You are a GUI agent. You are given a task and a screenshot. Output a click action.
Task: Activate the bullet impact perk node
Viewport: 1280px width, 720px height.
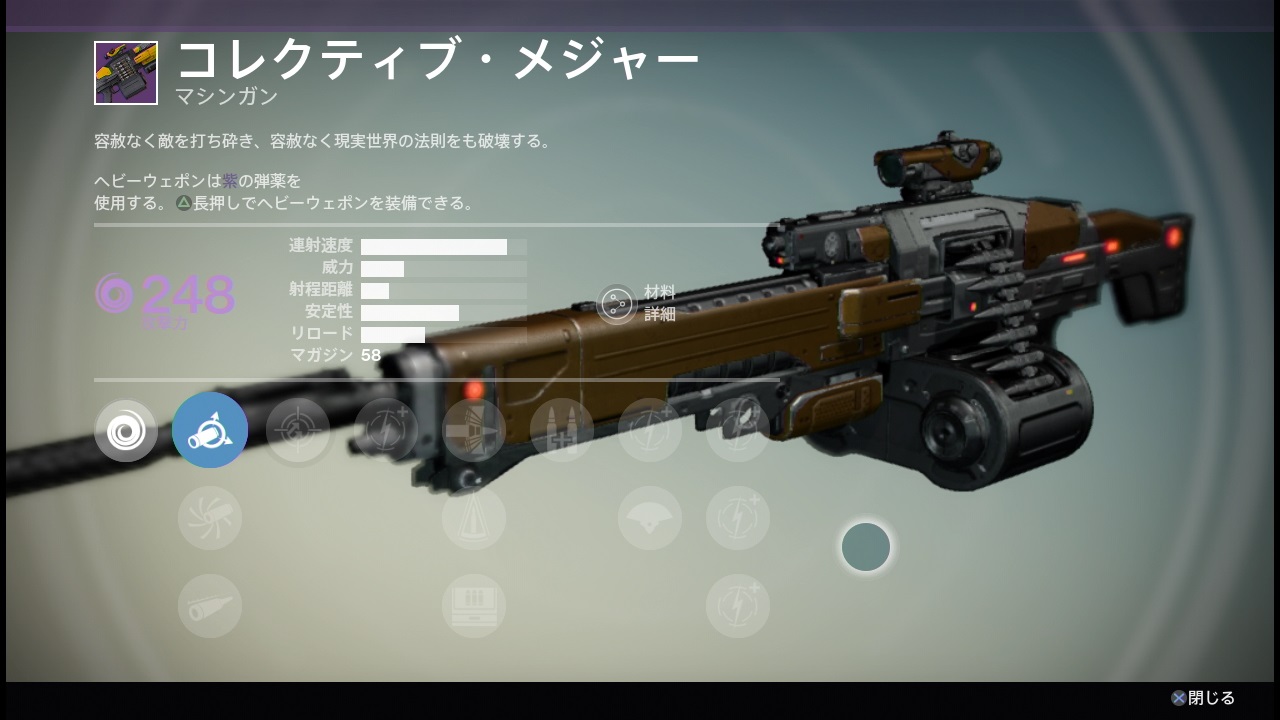pos(474,431)
